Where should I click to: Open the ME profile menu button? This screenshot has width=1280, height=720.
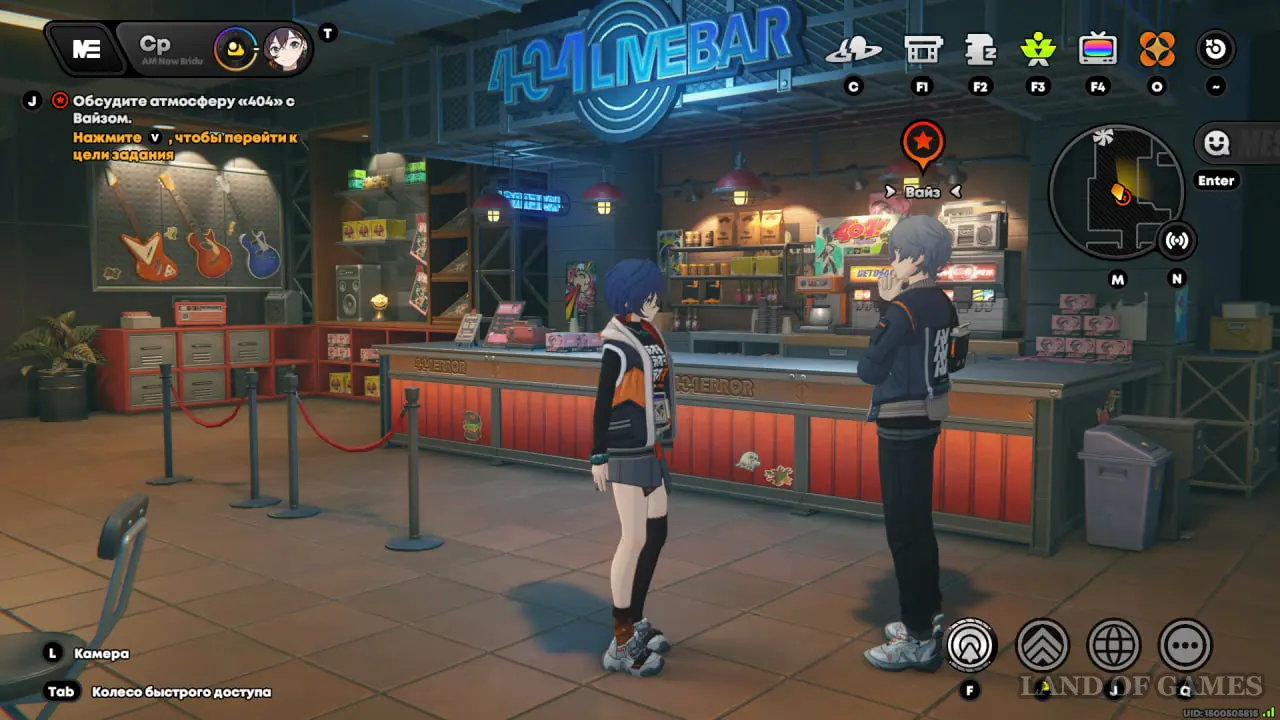[x=86, y=49]
